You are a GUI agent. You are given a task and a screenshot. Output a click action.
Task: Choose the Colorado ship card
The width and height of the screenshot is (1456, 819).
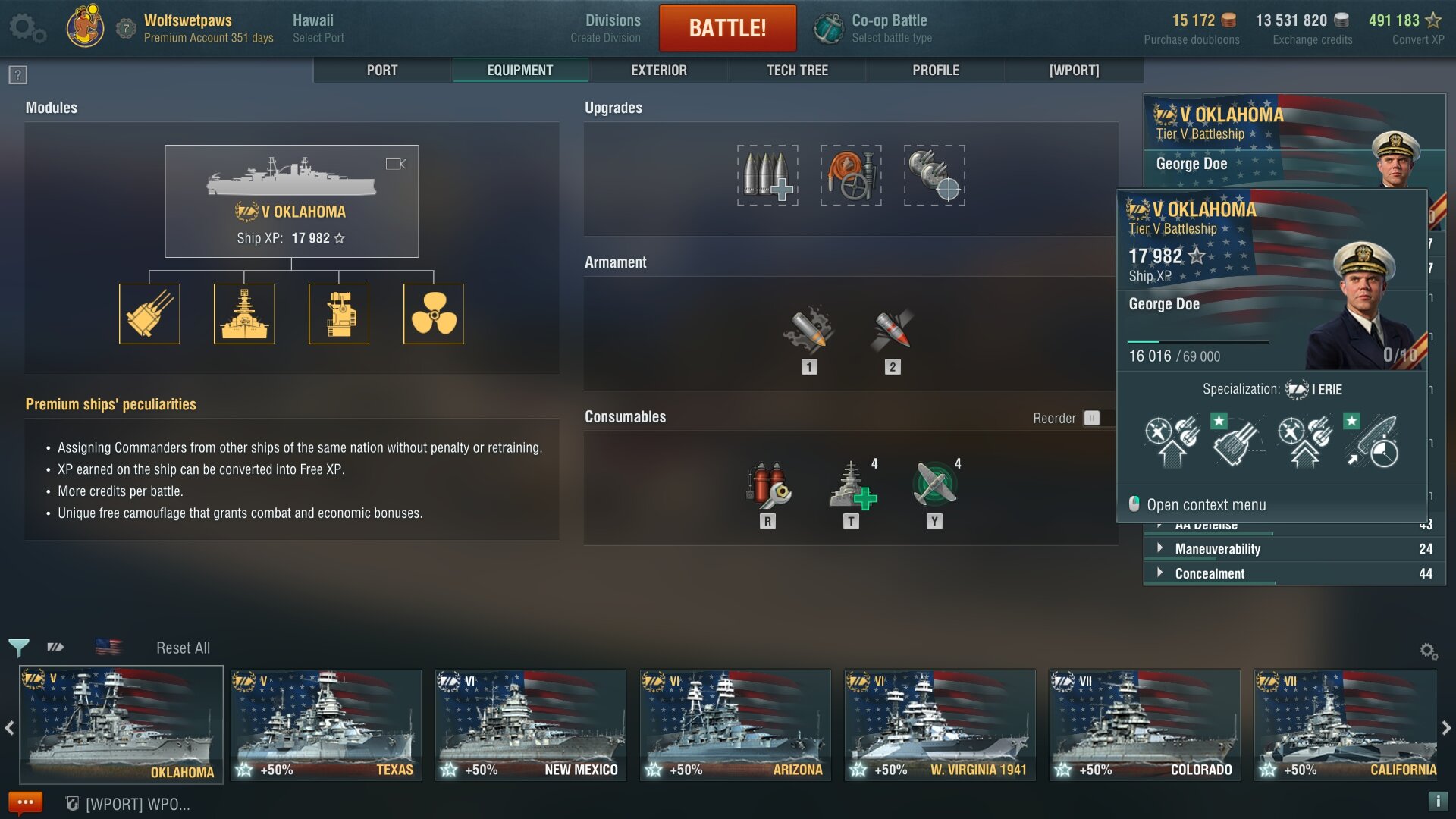[x=1144, y=724]
